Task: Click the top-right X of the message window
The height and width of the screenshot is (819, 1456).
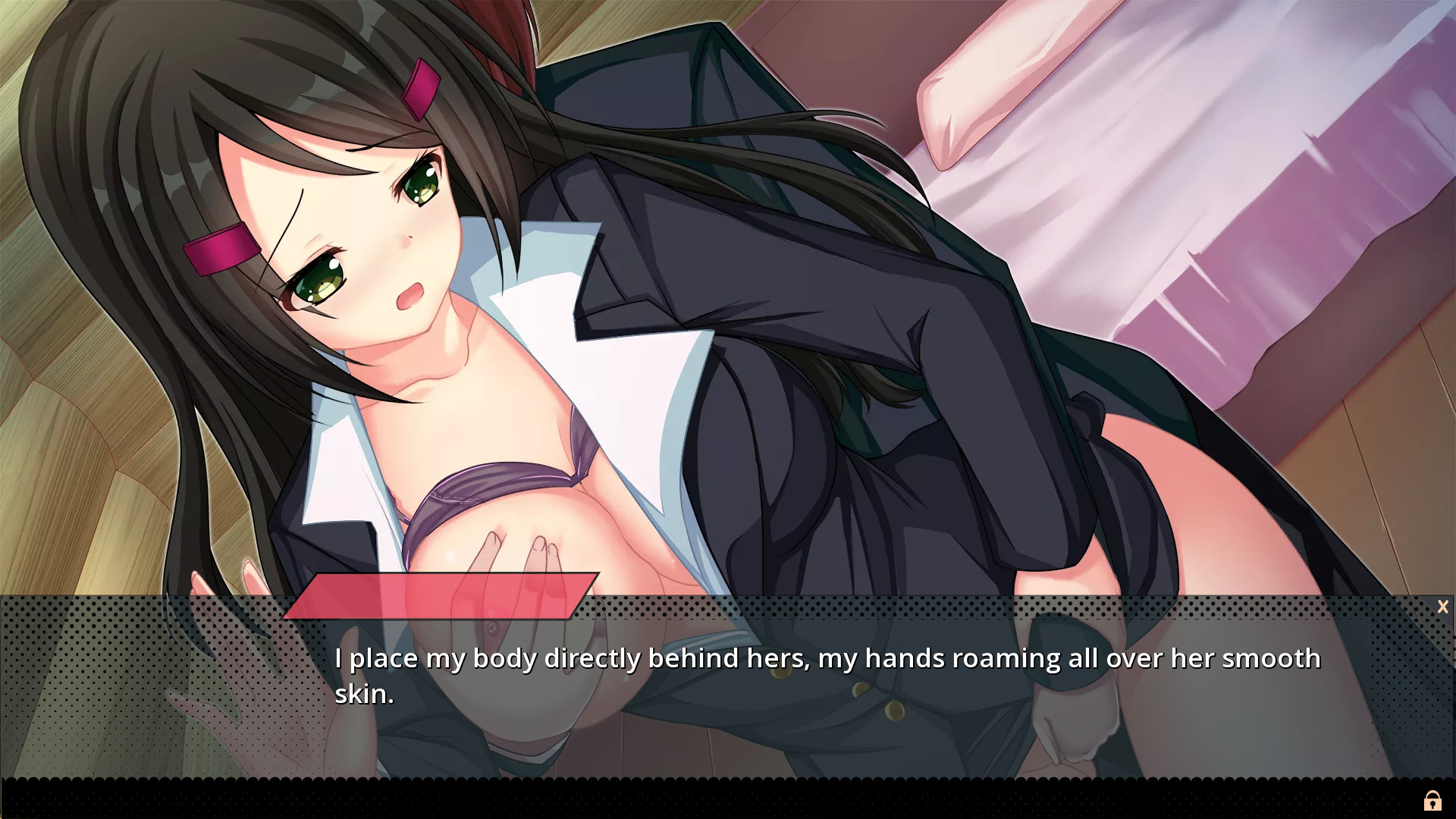Action: tap(1442, 607)
